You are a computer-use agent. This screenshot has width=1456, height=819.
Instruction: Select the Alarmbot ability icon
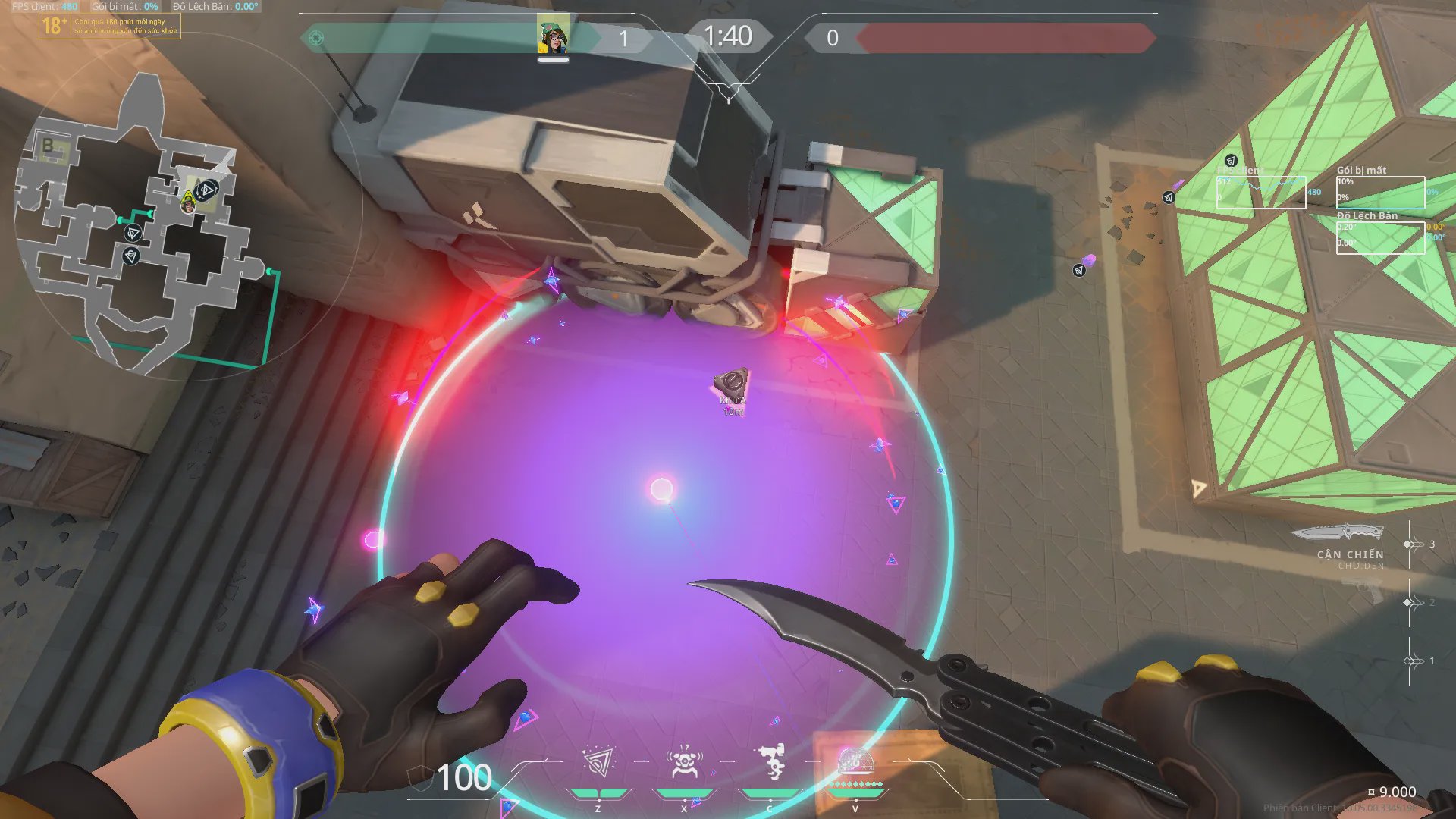(683, 763)
